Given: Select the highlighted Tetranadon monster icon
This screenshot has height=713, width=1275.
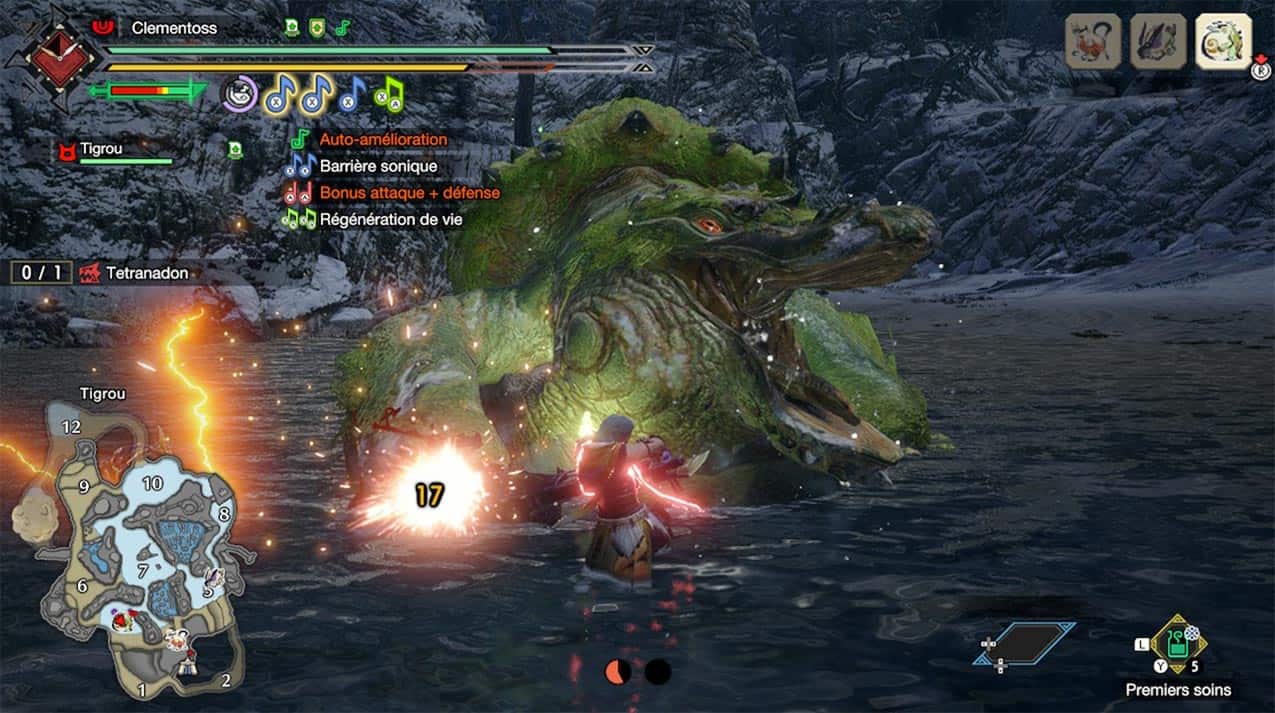Looking at the screenshot, I should pos(1223,41).
